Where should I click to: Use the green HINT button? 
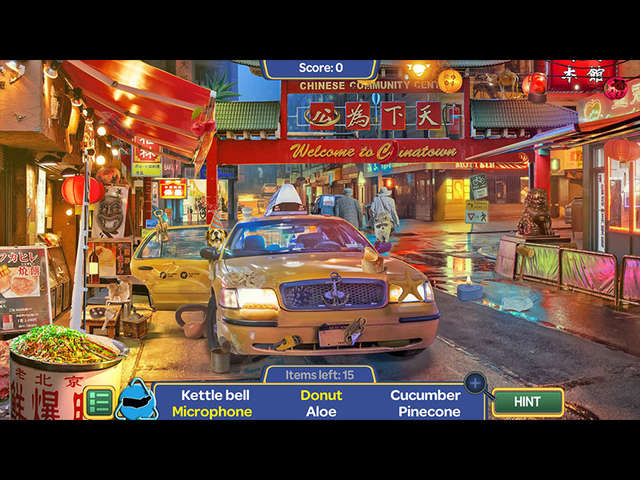(528, 402)
